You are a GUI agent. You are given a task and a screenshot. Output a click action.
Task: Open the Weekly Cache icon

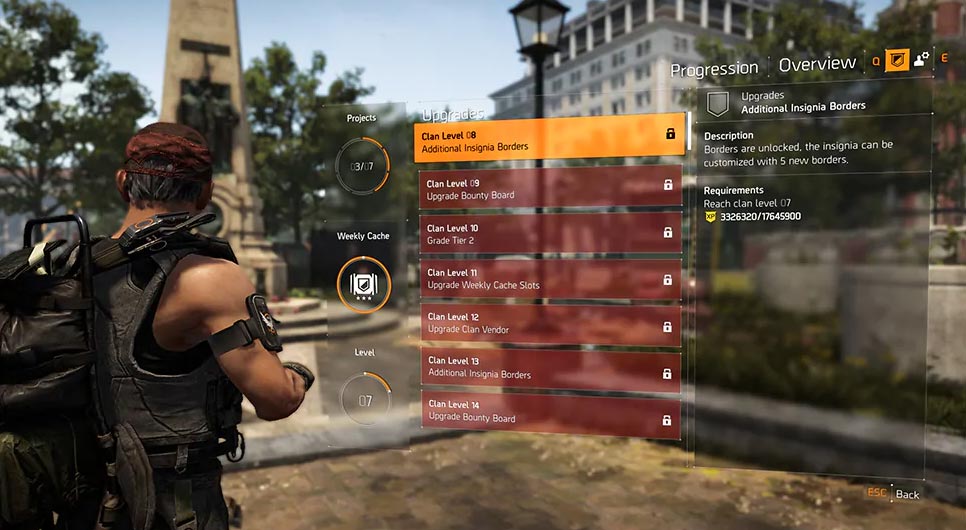(x=362, y=285)
